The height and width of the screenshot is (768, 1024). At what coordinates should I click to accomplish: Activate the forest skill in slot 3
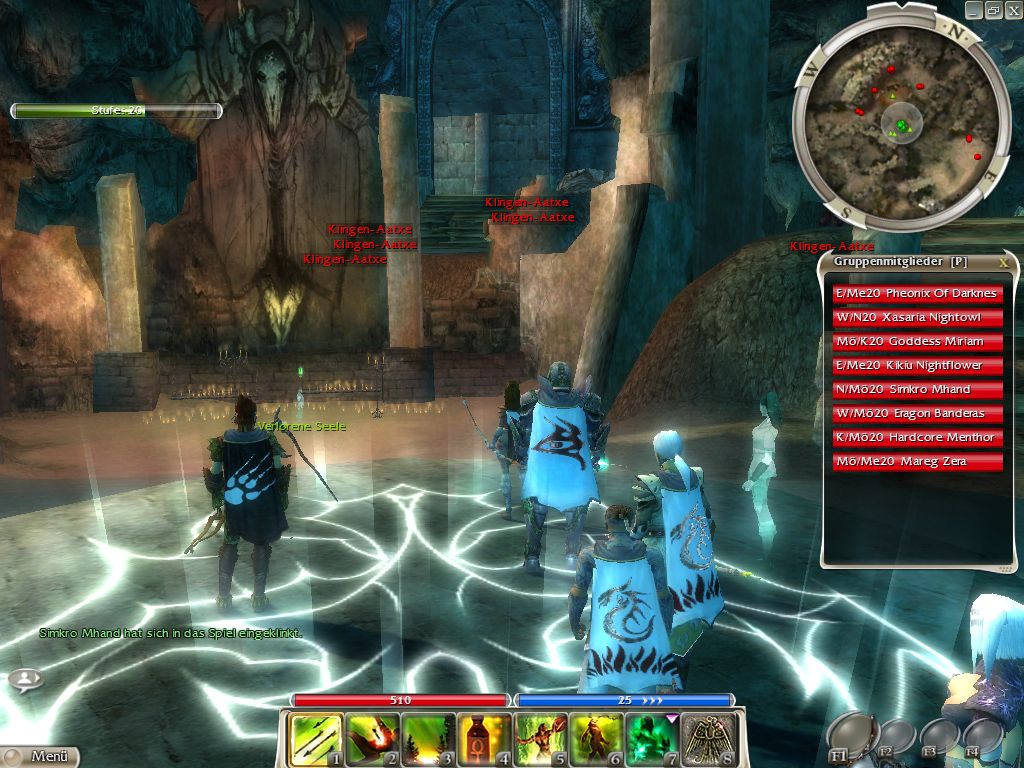(x=428, y=739)
